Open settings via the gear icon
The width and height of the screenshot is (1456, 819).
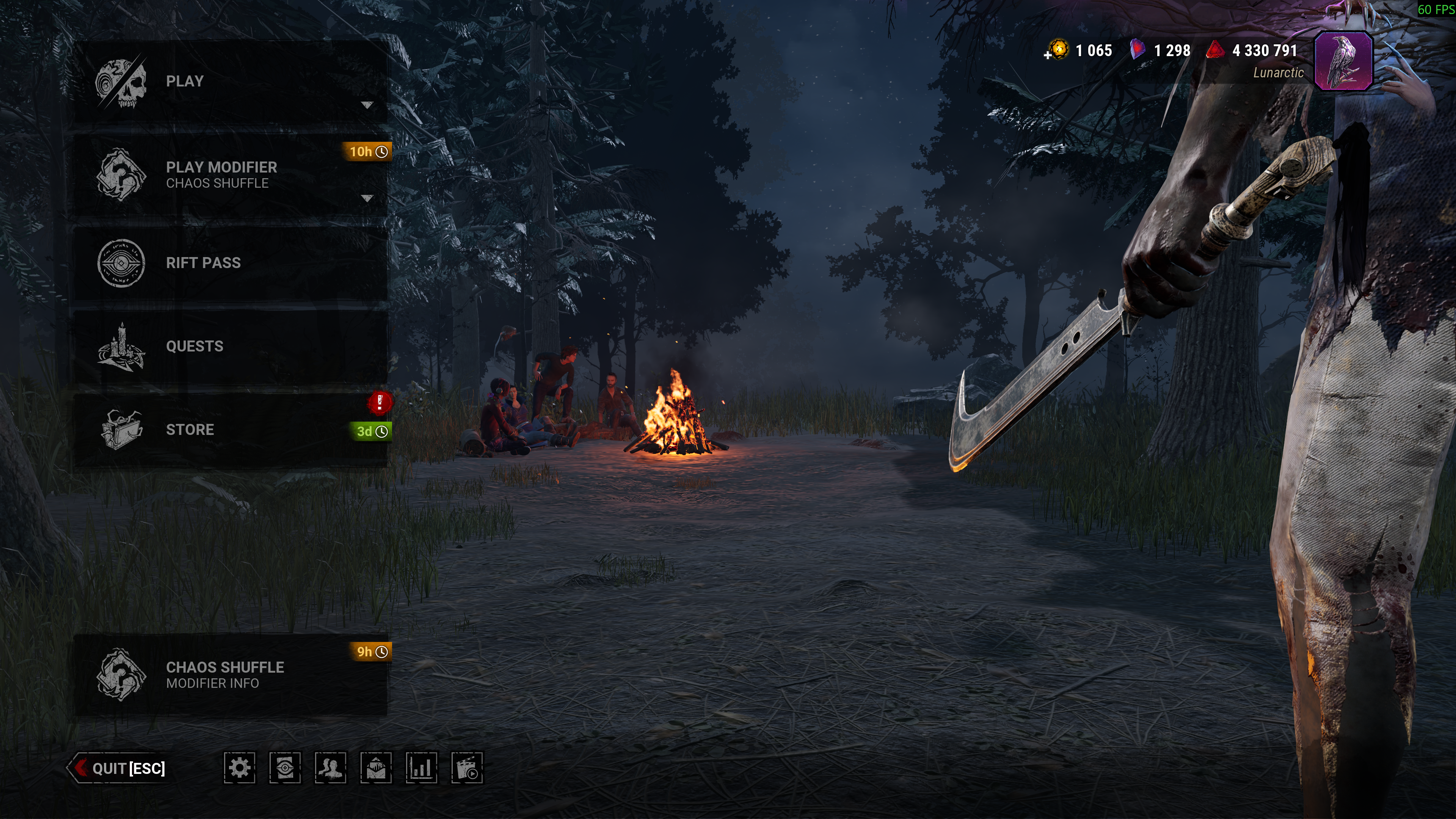(x=240, y=768)
